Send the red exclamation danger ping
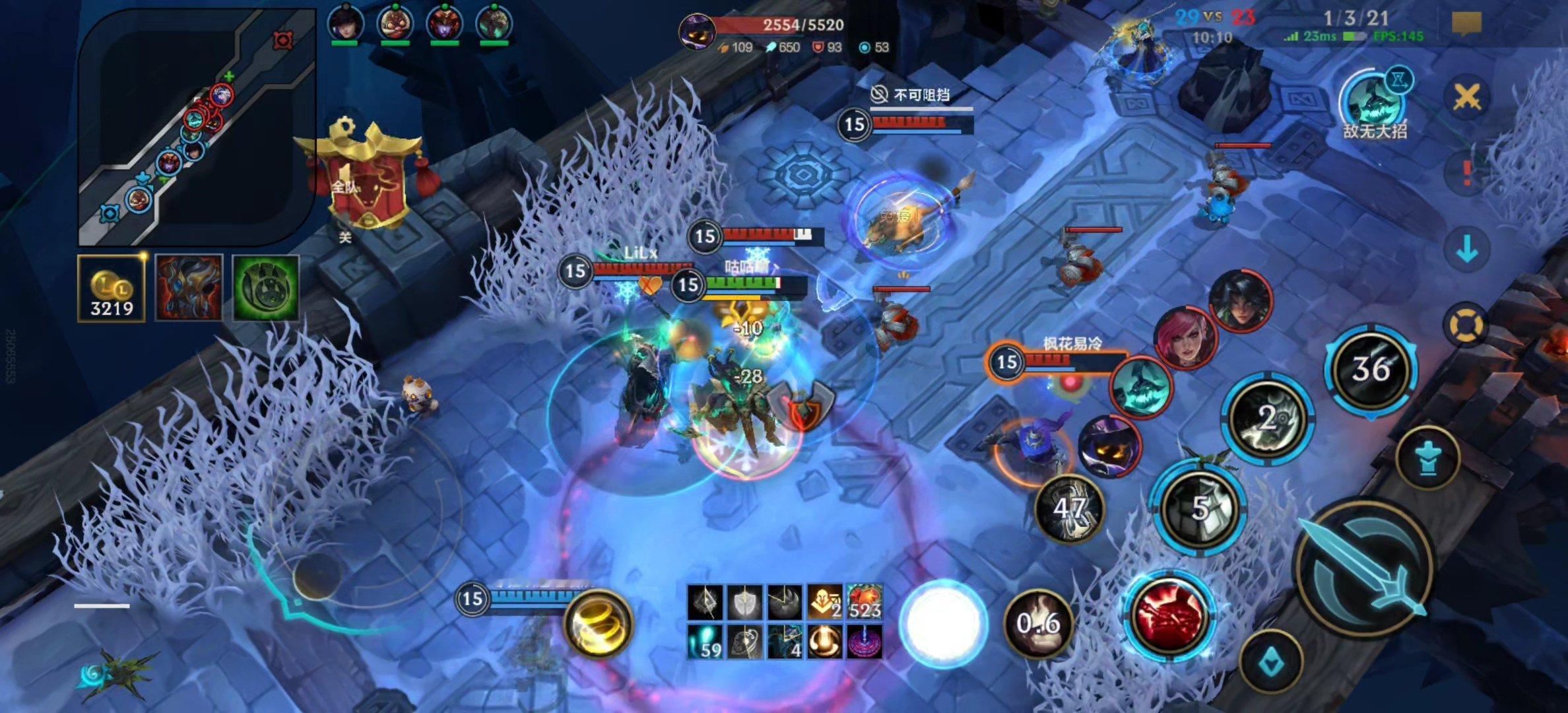Screen dimensions: 1568x713 1466,173
